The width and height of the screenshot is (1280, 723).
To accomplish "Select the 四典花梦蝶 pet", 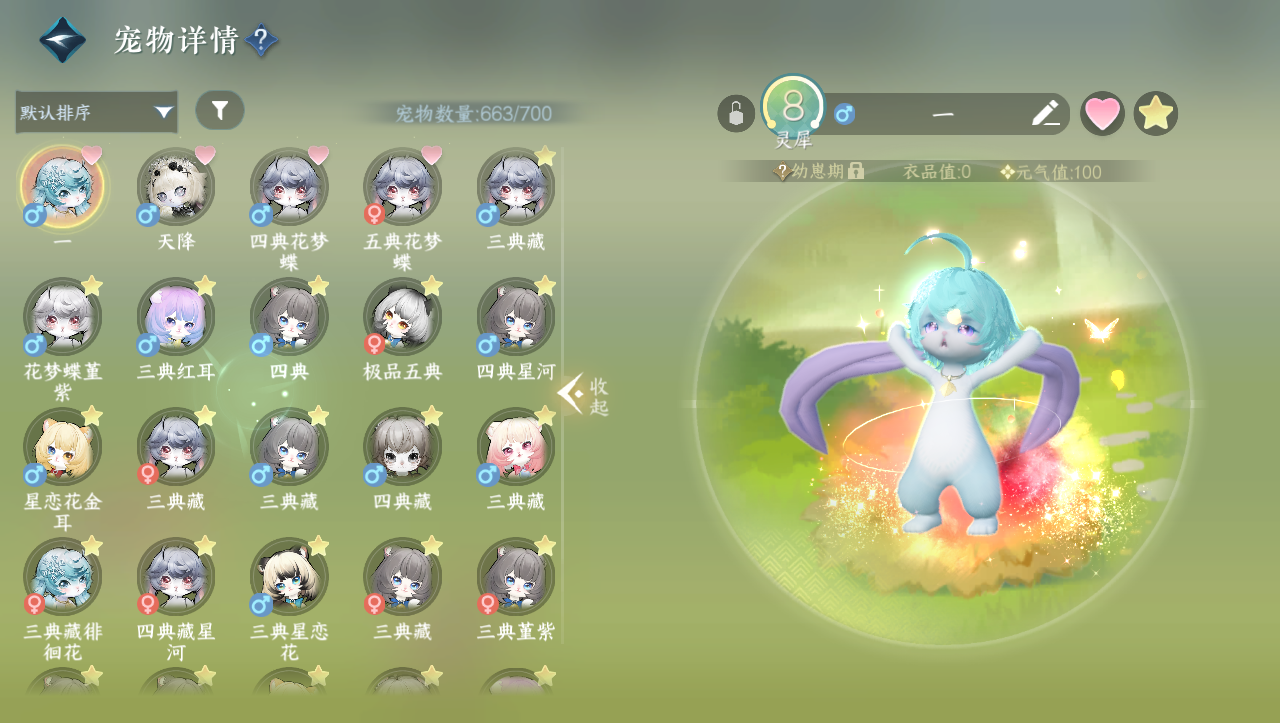I will pyautogui.click(x=289, y=188).
